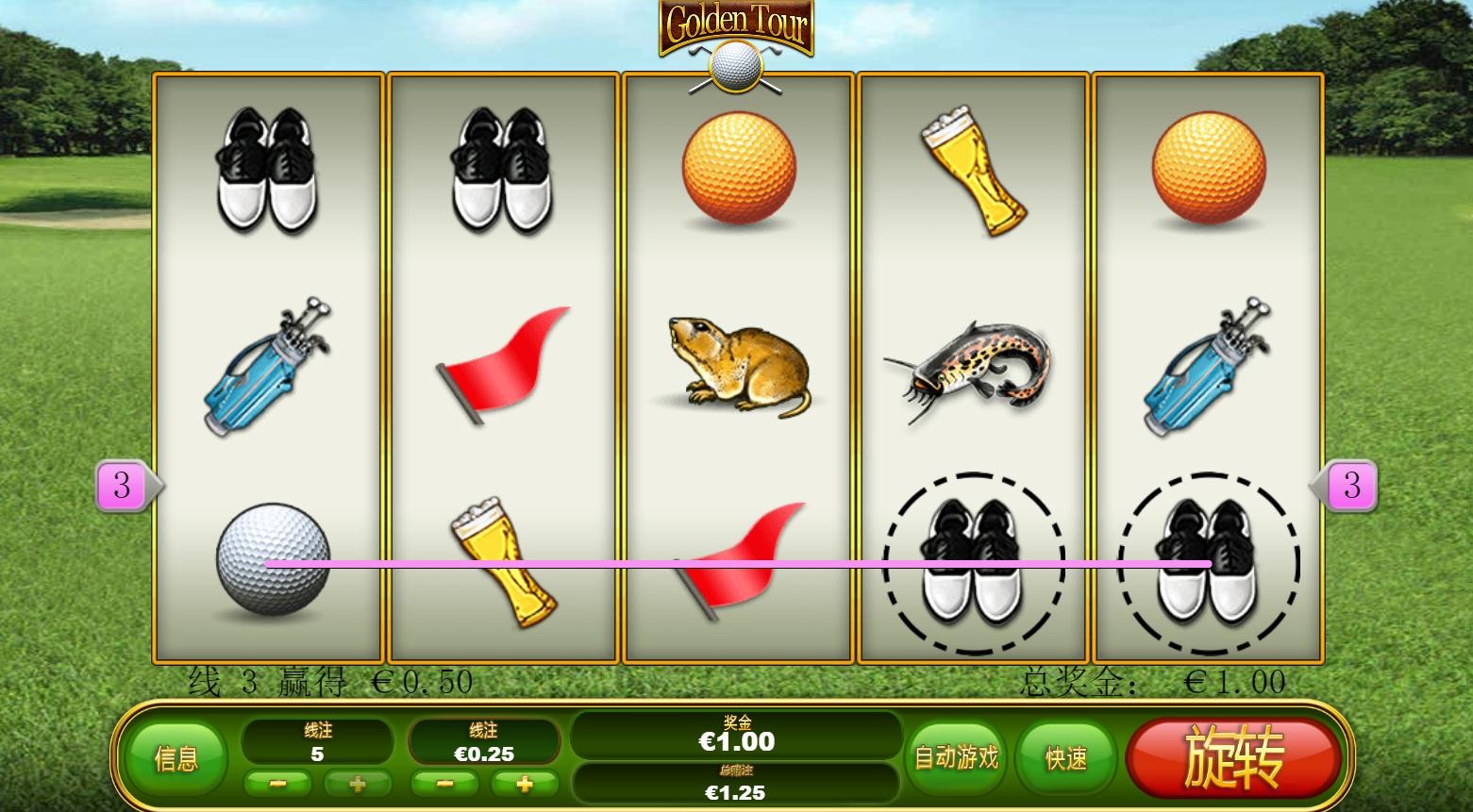Viewport: 1473px width, 812px height.
Task: Spin the reels with the red 旋转 button
Action: (1232, 756)
